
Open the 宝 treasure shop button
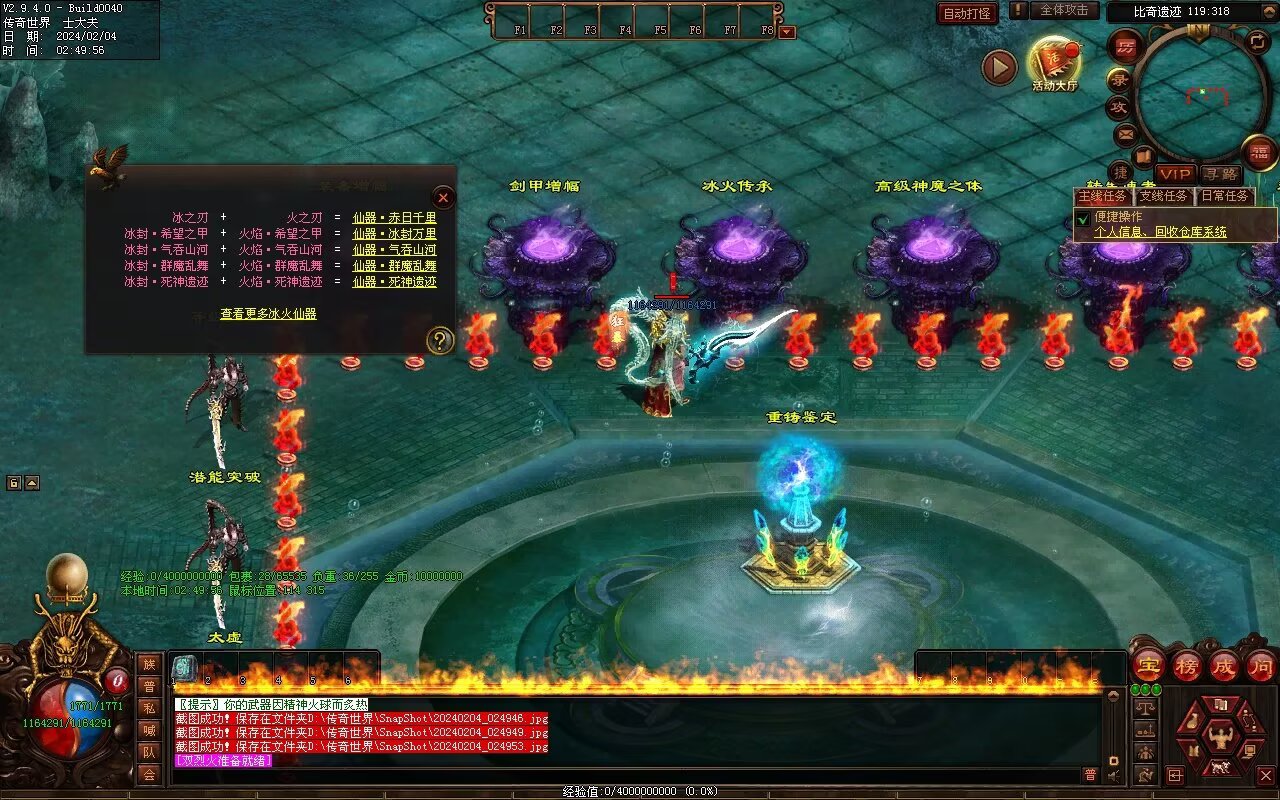(1150, 665)
